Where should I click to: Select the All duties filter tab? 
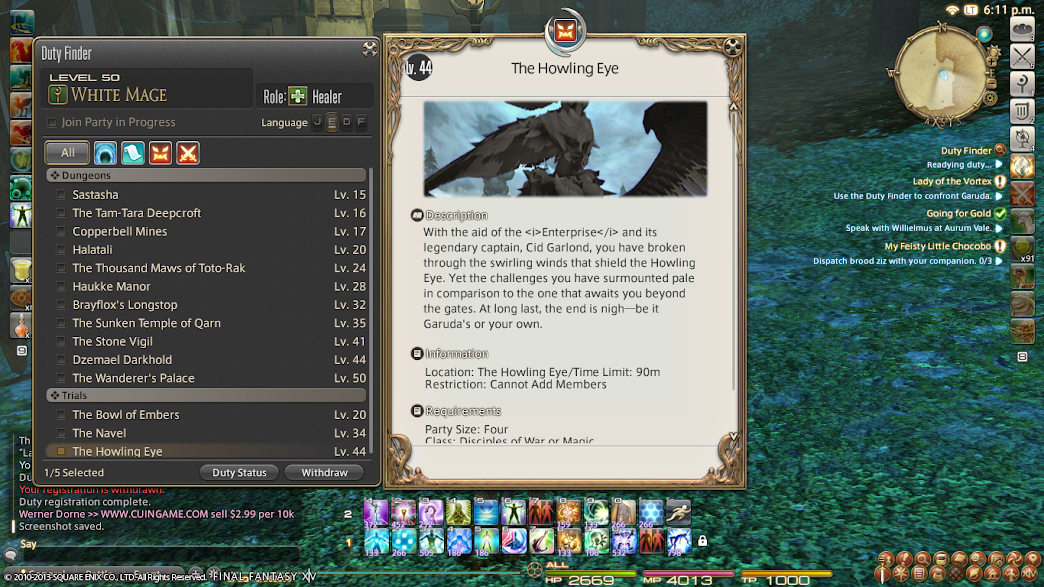[x=67, y=153]
